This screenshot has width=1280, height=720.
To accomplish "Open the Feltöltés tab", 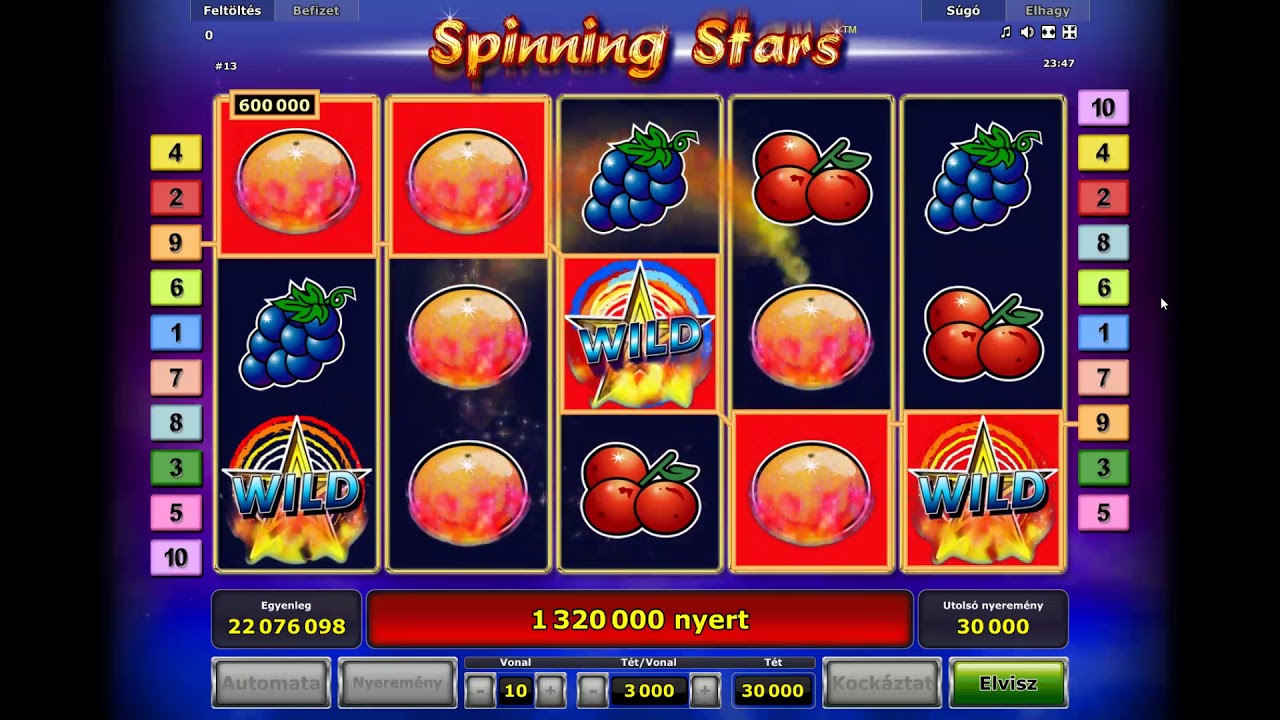I will [x=232, y=11].
